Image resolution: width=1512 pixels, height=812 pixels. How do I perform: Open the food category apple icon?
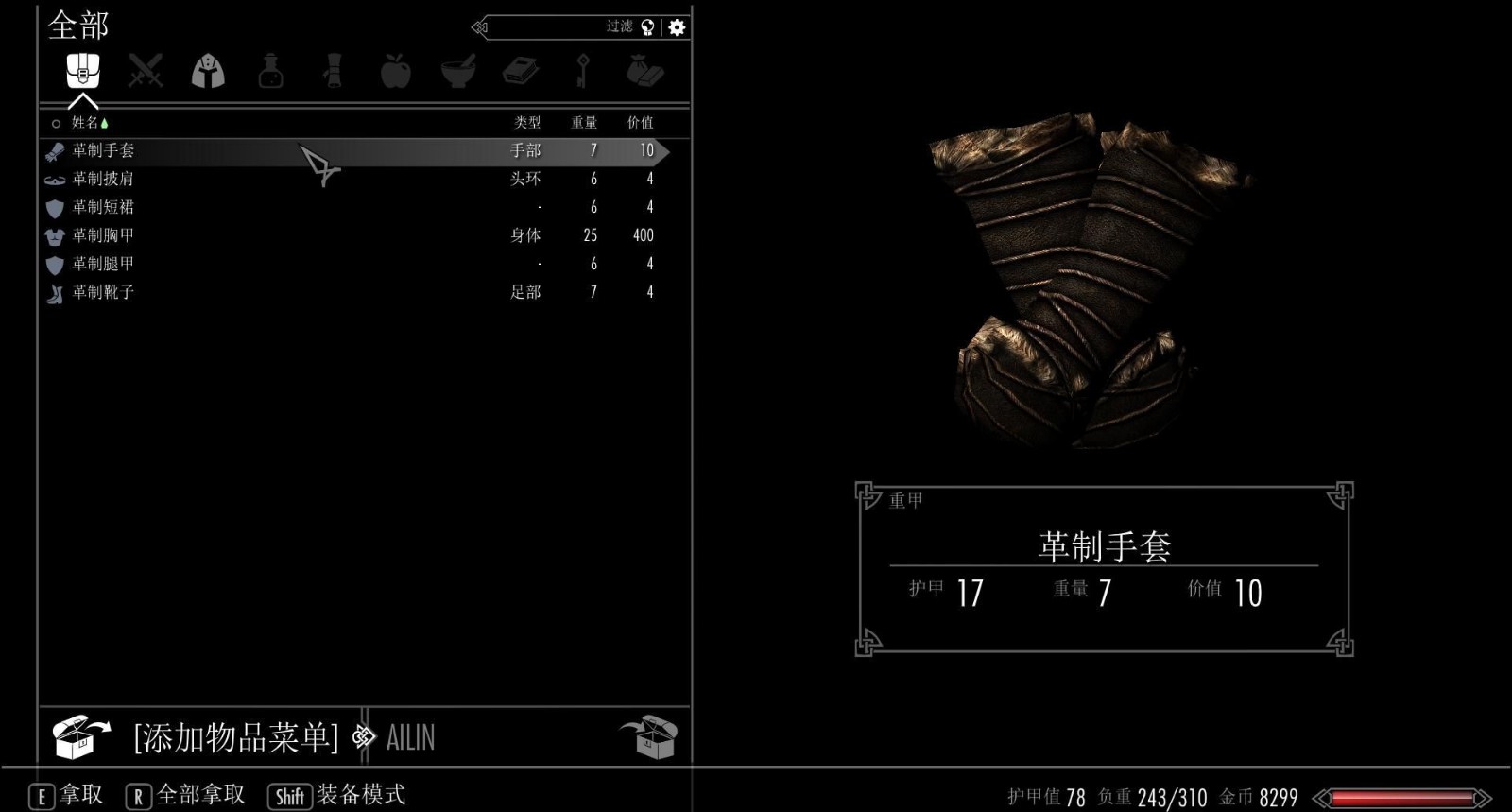click(x=397, y=72)
